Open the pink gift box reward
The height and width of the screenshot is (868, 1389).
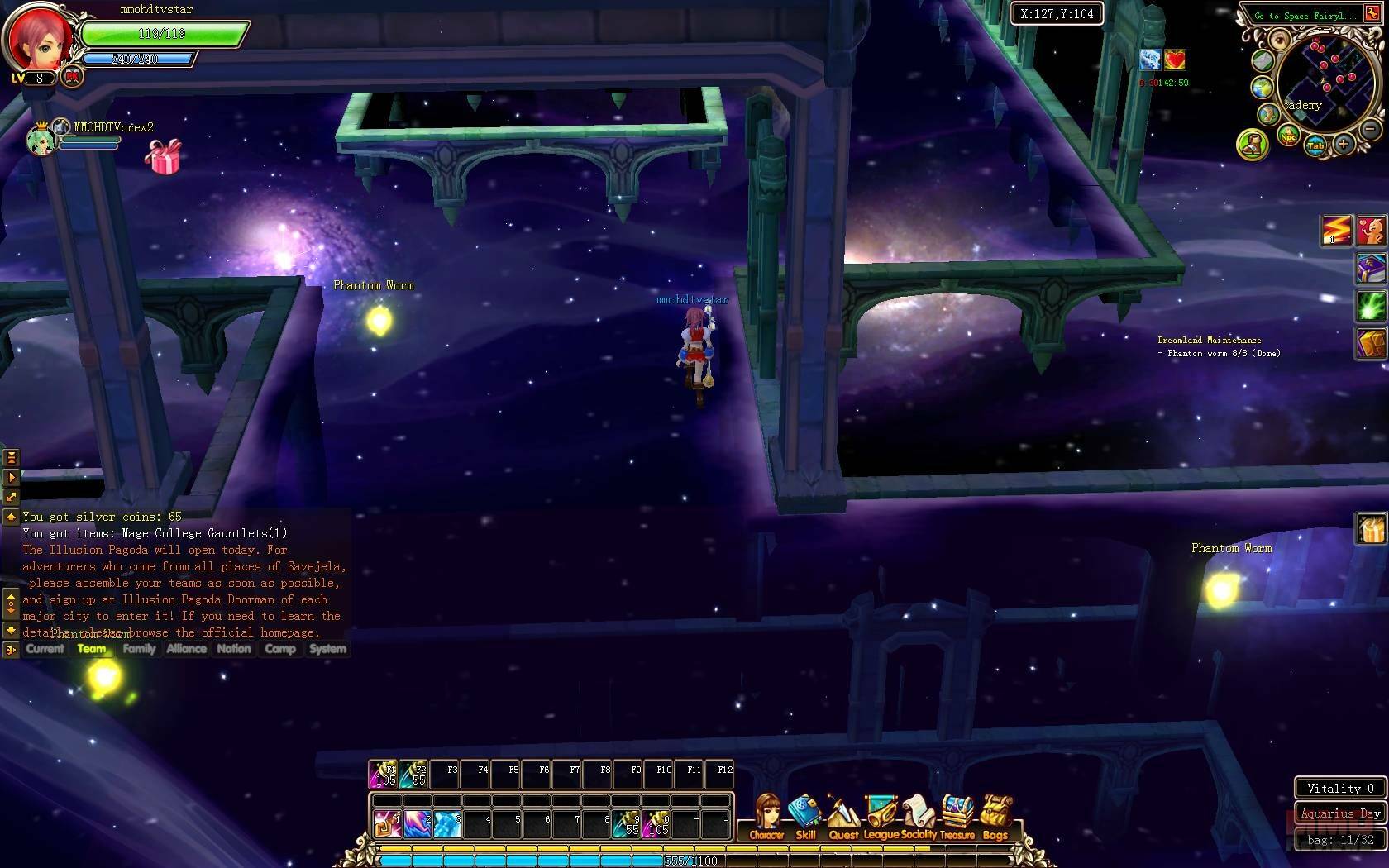(x=163, y=157)
